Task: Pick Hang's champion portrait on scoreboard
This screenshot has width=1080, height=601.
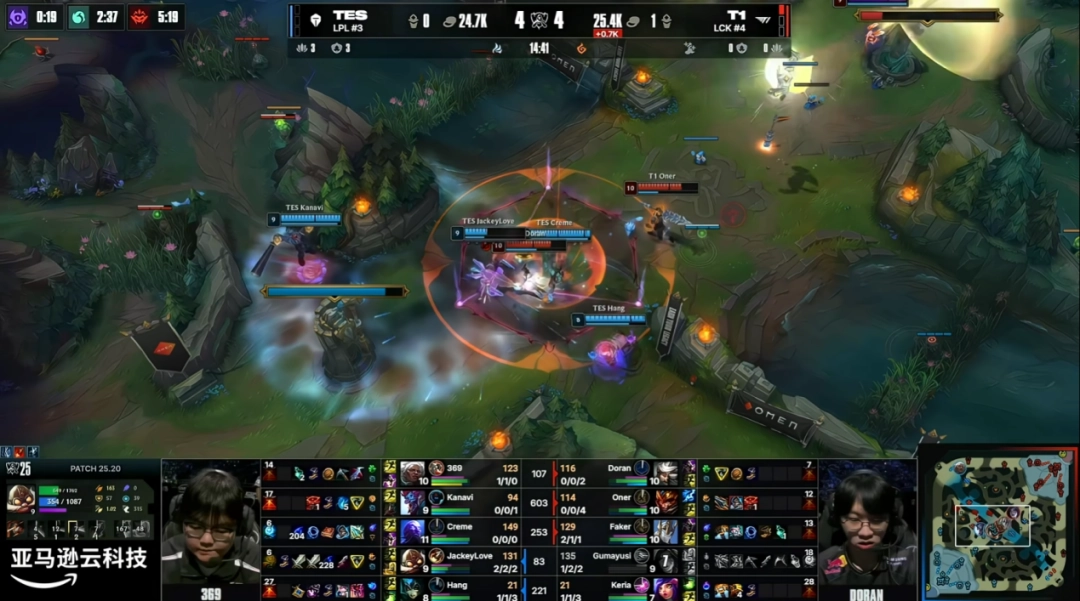Action: pos(413,587)
